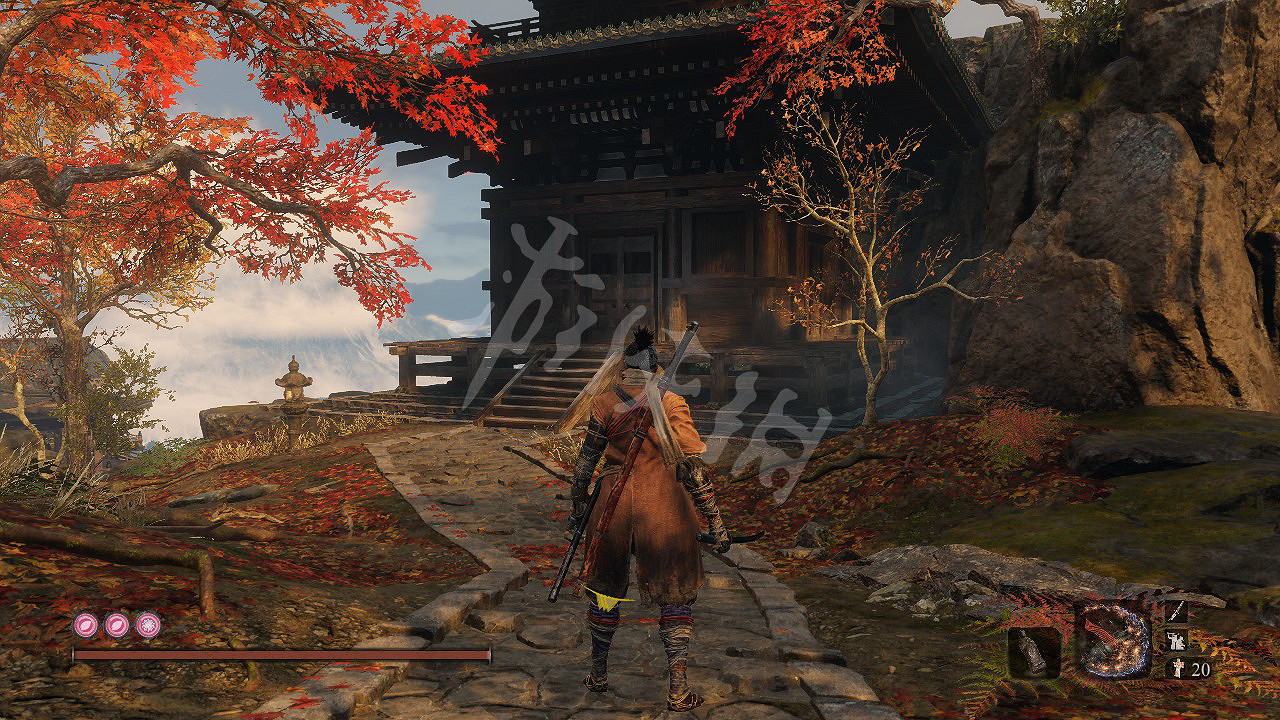Viewport: 1280px width, 720px height.
Task: Select the third spirit emblem with snowflake design
Action: coord(146,625)
